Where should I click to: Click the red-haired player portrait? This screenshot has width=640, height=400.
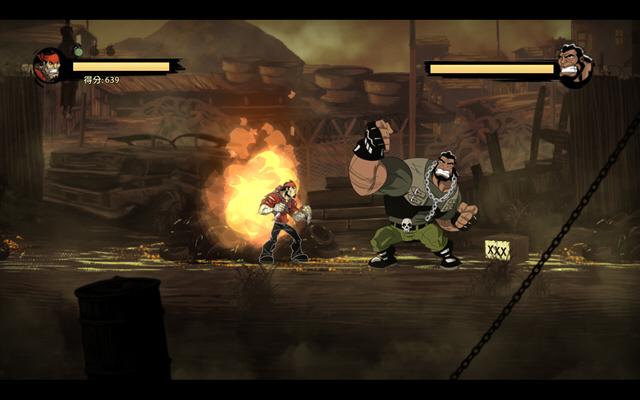pyautogui.click(x=48, y=66)
